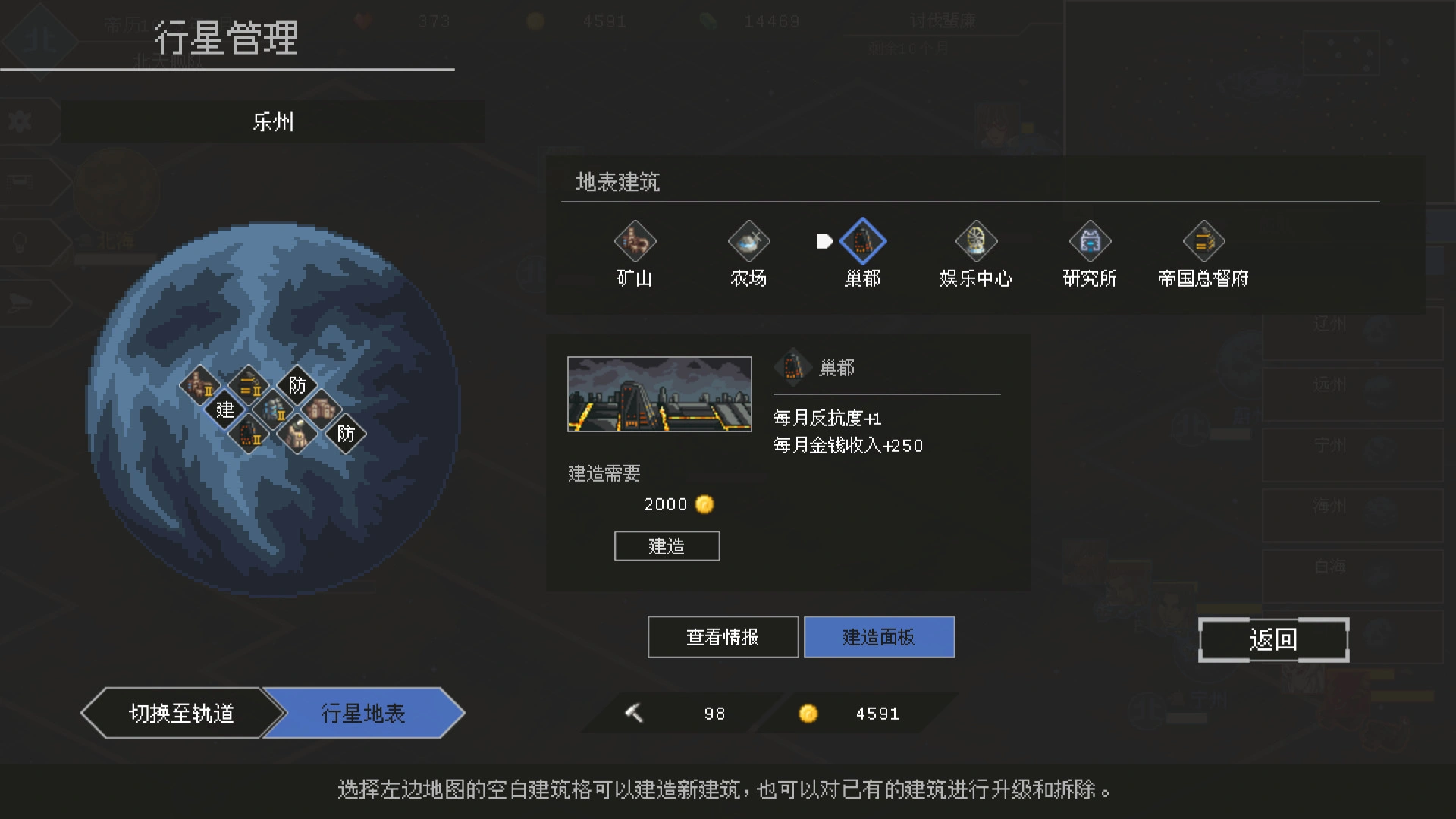
Task: Select the 行星地表 (Planet Surface) tab
Action: coord(364,713)
